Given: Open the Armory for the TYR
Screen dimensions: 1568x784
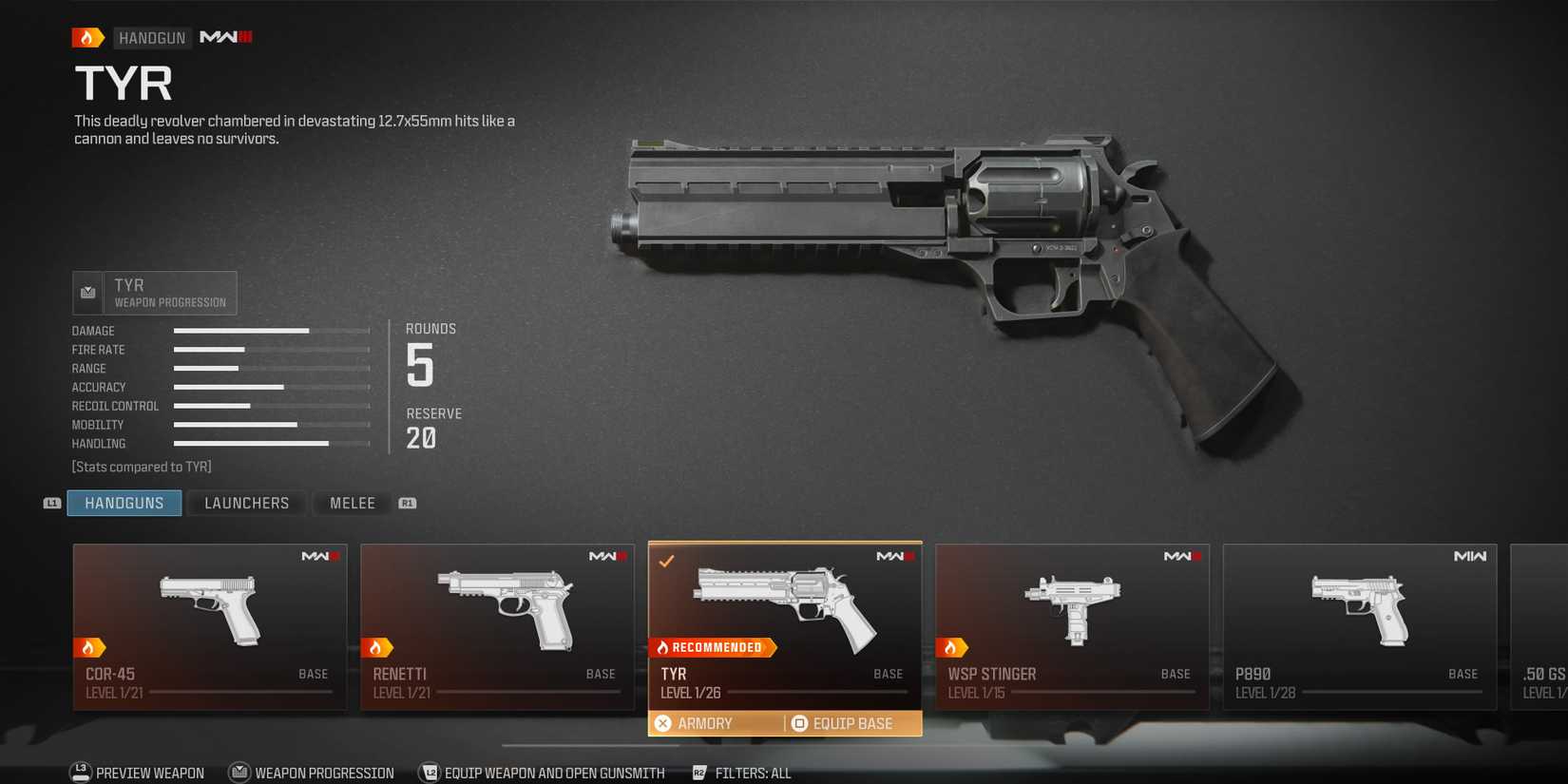Looking at the screenshot, I should click(705, 723).
